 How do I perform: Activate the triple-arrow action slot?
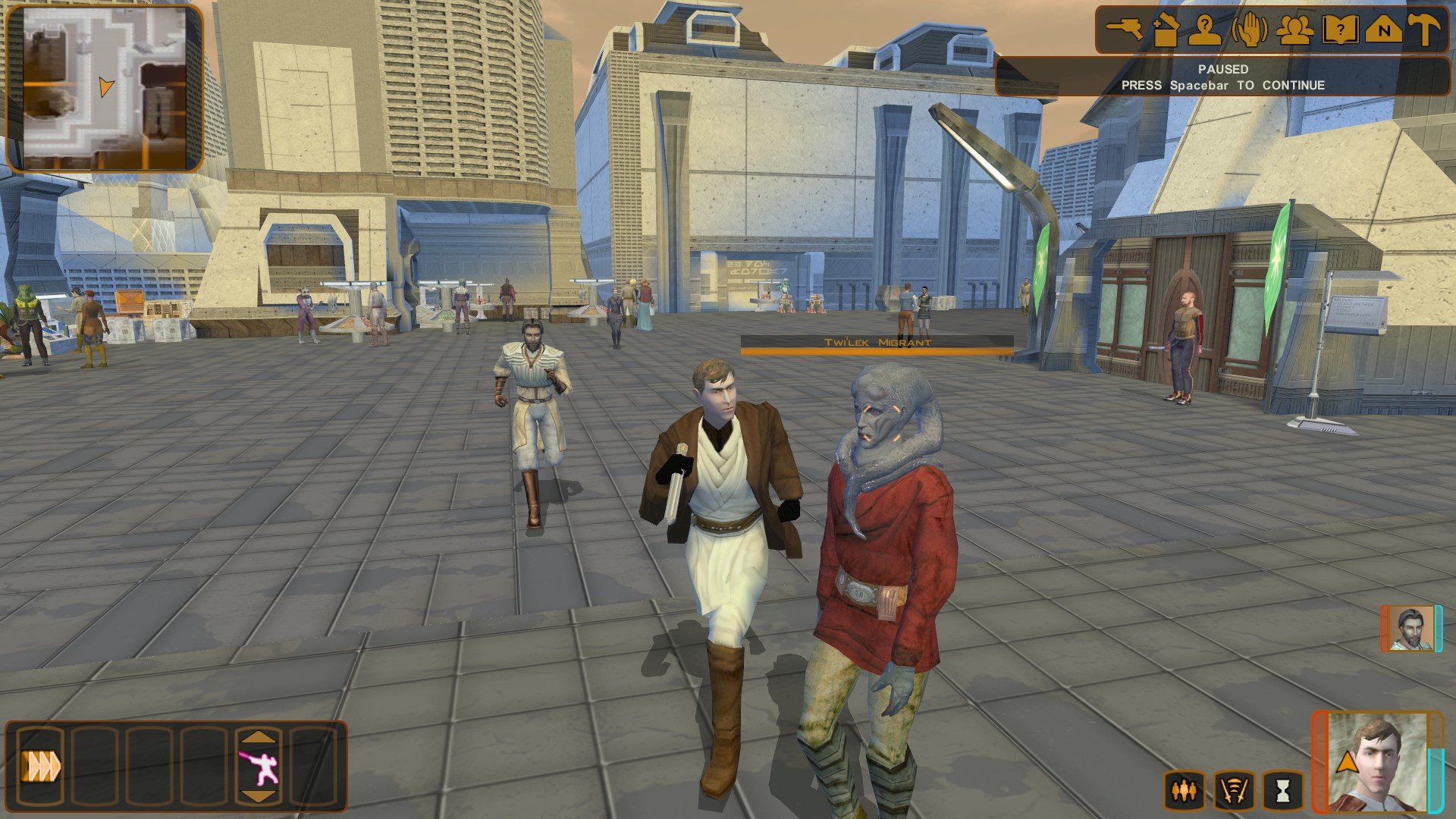coord(41,767)
